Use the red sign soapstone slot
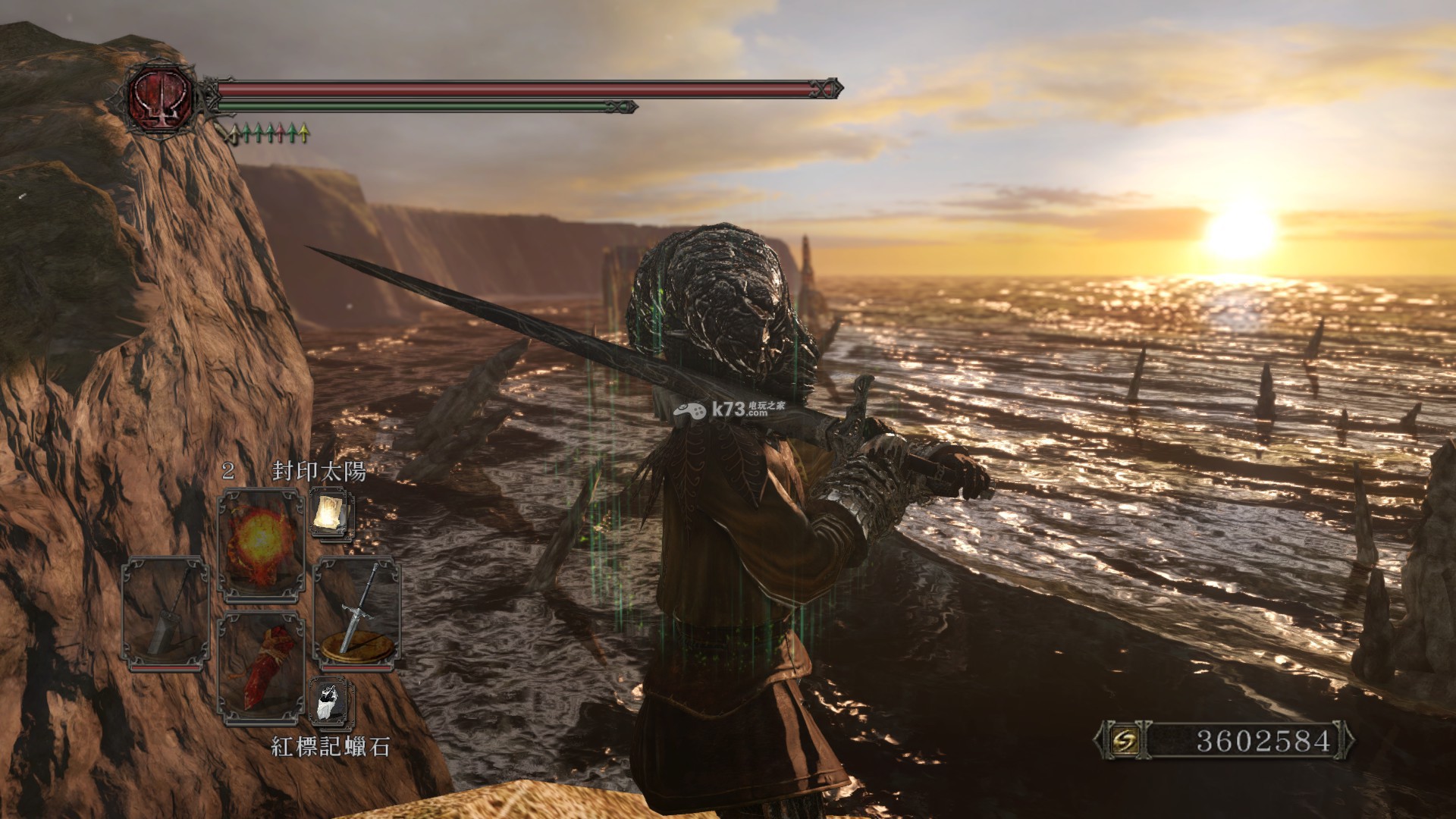Image resolution: width=1456 pixels, height=819 pixels. (260, 667)
